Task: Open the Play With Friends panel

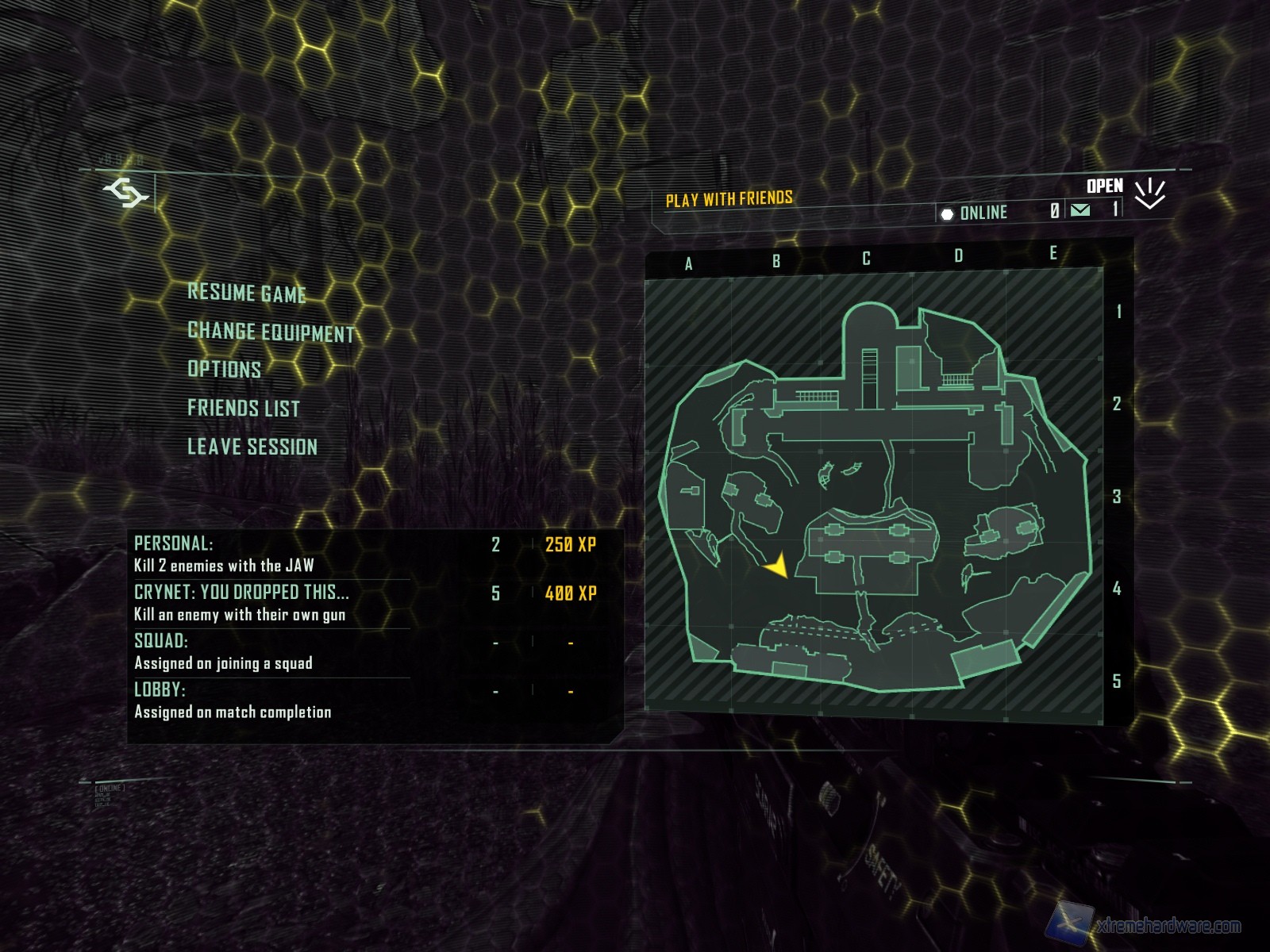Action: click(729, 199)
